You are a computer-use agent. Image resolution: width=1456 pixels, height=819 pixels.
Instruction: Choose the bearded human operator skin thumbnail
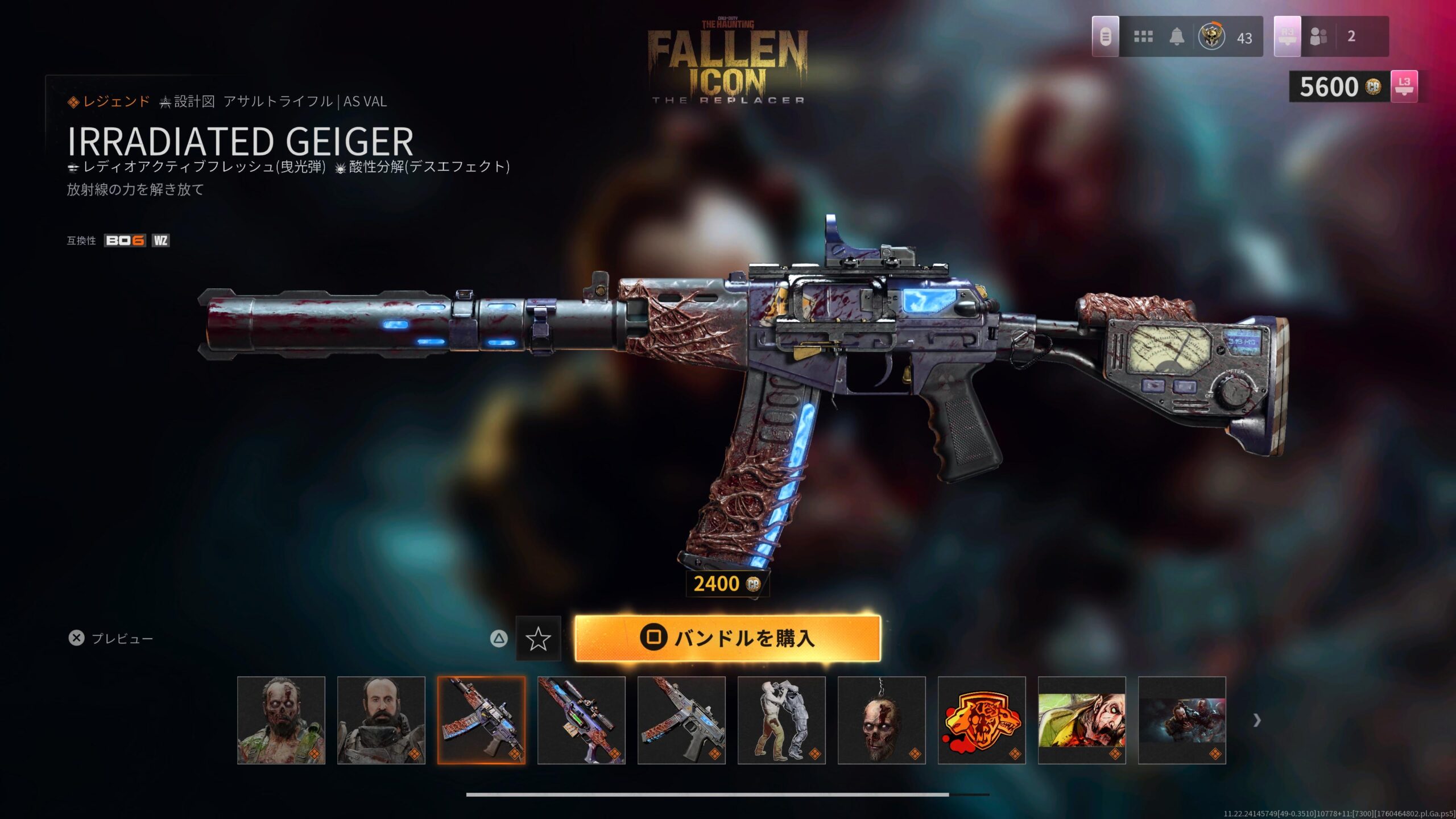381,720
